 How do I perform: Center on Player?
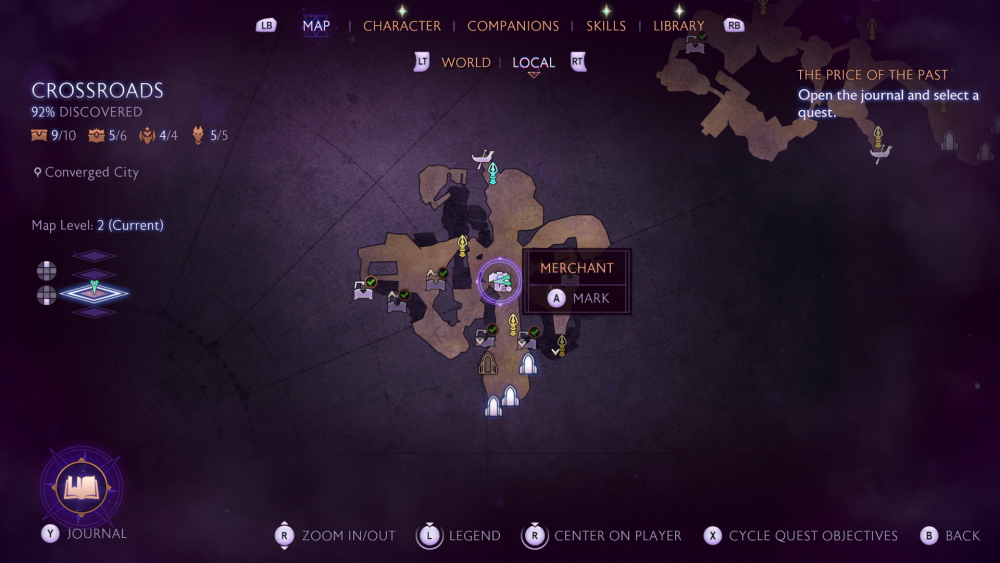click(x=603, y=536)
